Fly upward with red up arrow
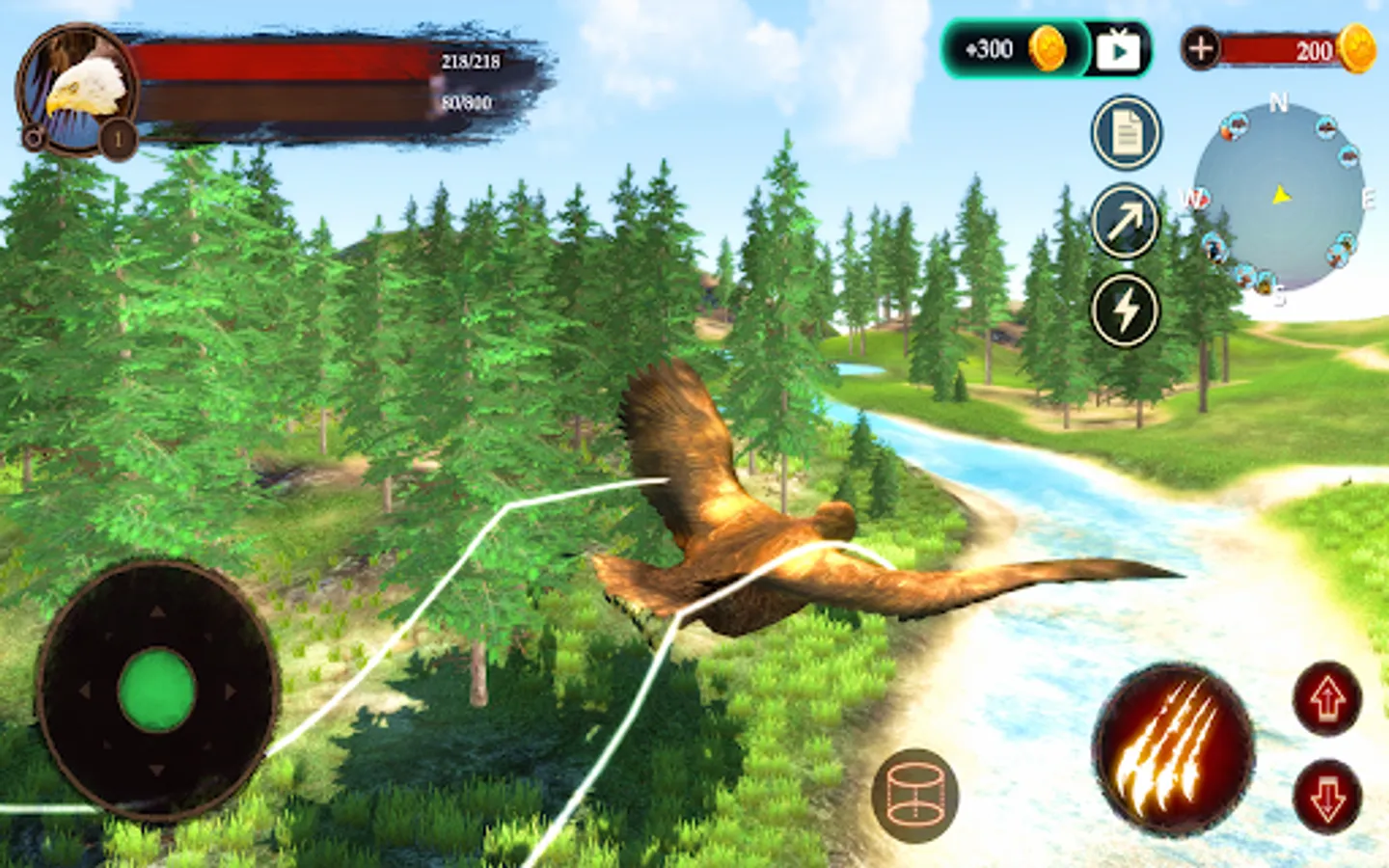Viewport: 1389px width, 868px height. (1328, 697)
